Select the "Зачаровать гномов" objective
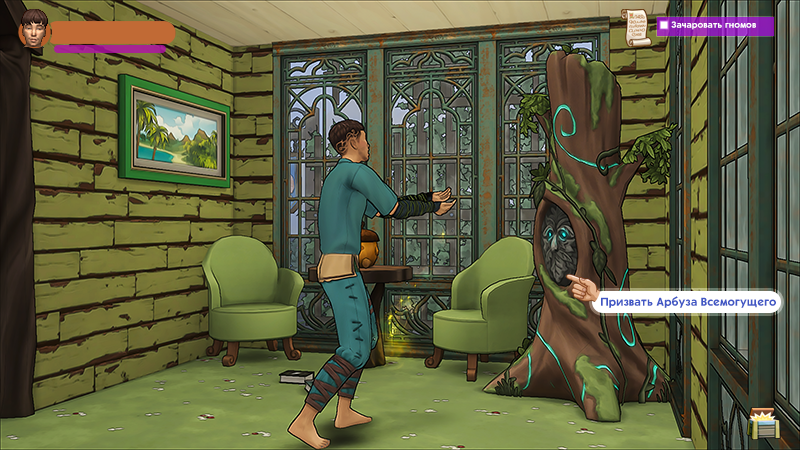This screenshot has height=450, width=800. (714, 26)
